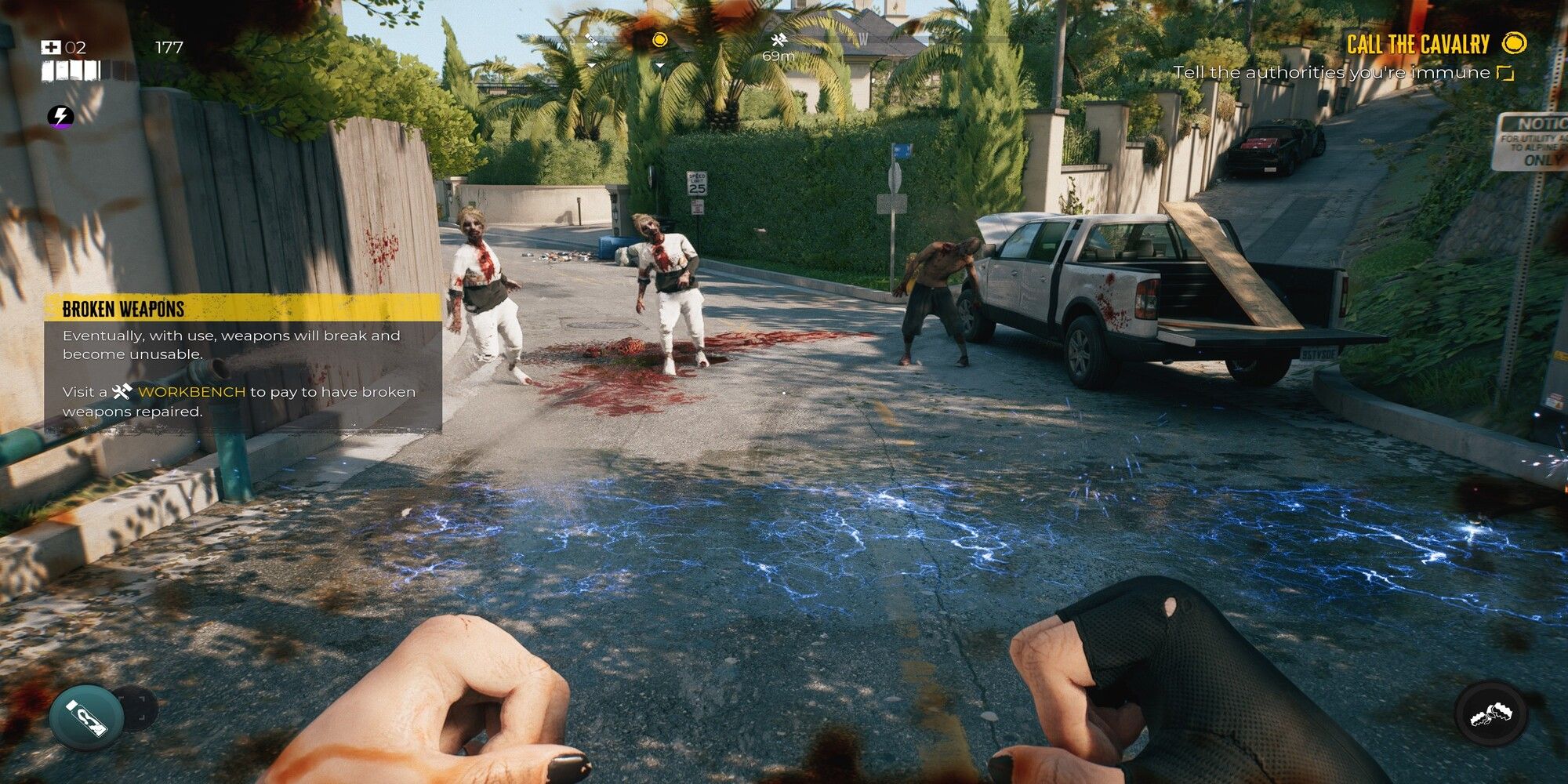
Task: Expand the chevron under the yellow quest marker
Action: (659, 66)
